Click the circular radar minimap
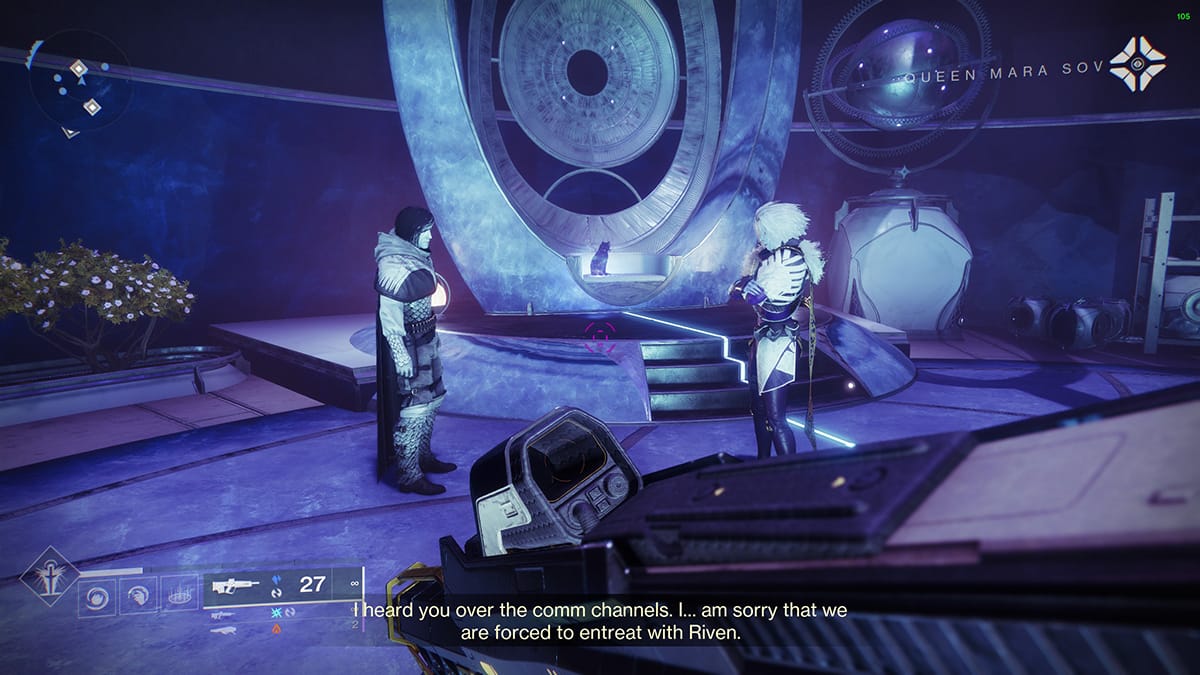The width and height of the screenshot is (1200, 675). click(x=78, y=87)
